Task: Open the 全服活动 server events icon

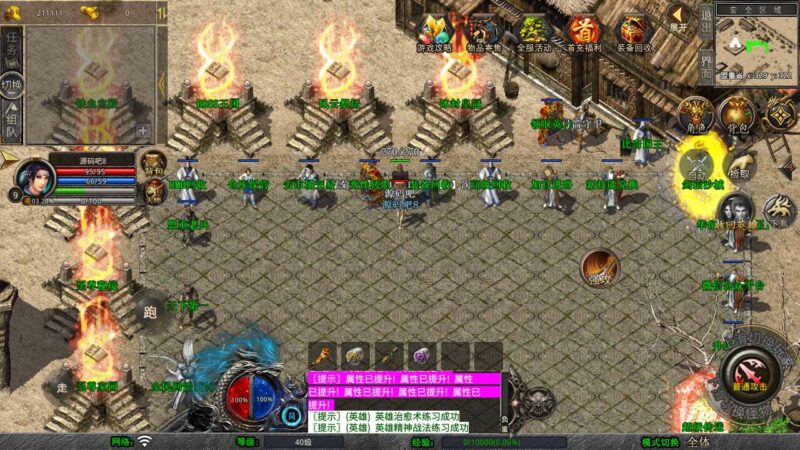Action: click(533, 31)
